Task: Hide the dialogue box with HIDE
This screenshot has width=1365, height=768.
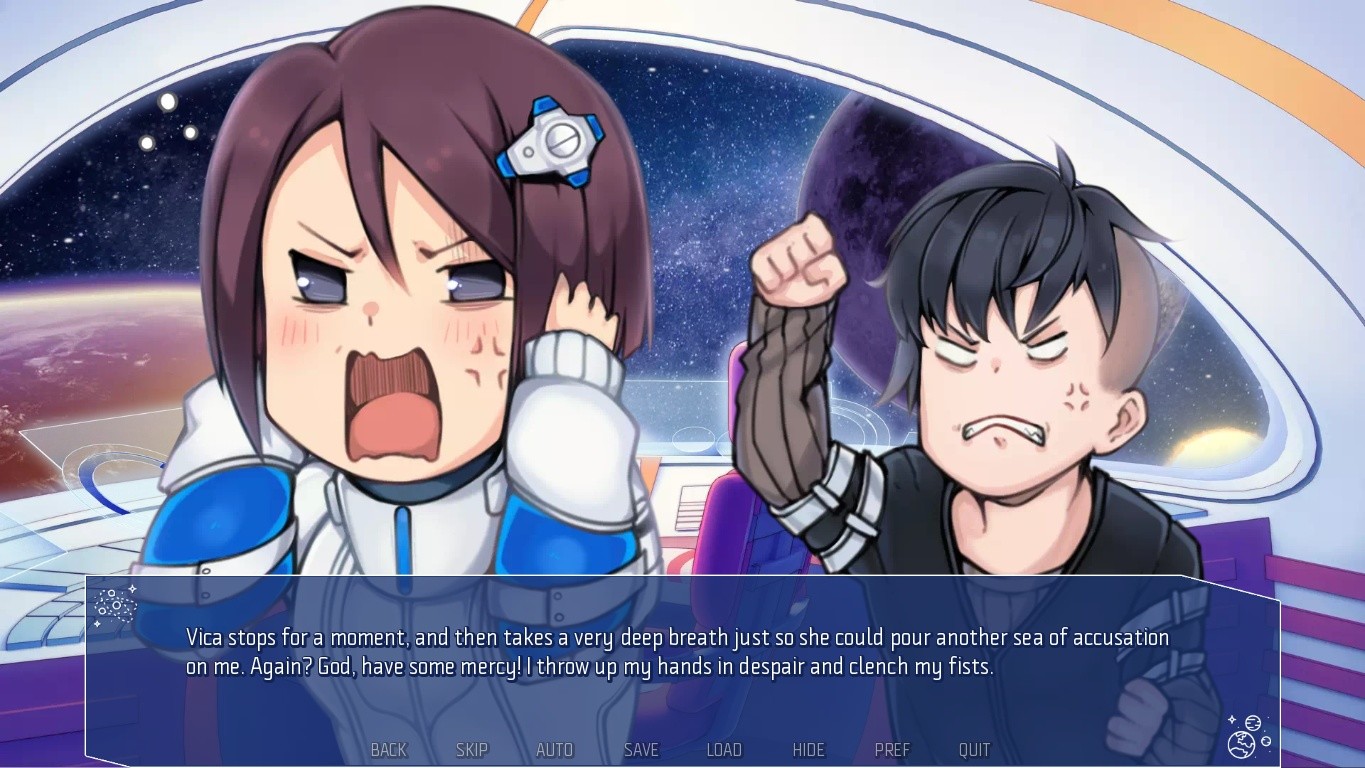Action: click(808, 750)
